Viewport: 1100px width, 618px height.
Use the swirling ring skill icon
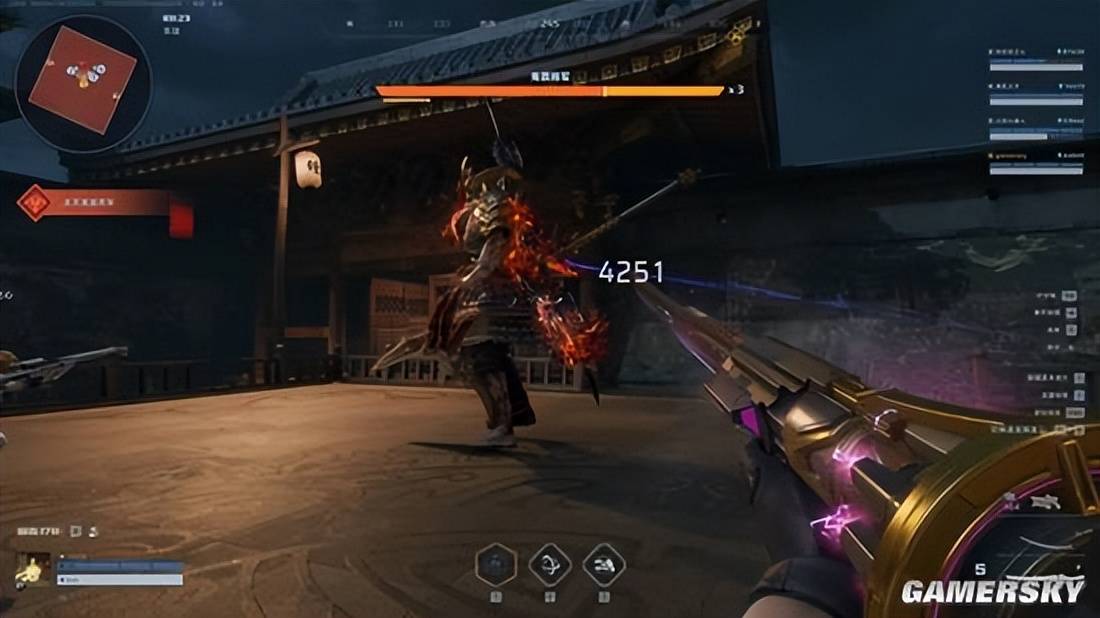549,564
